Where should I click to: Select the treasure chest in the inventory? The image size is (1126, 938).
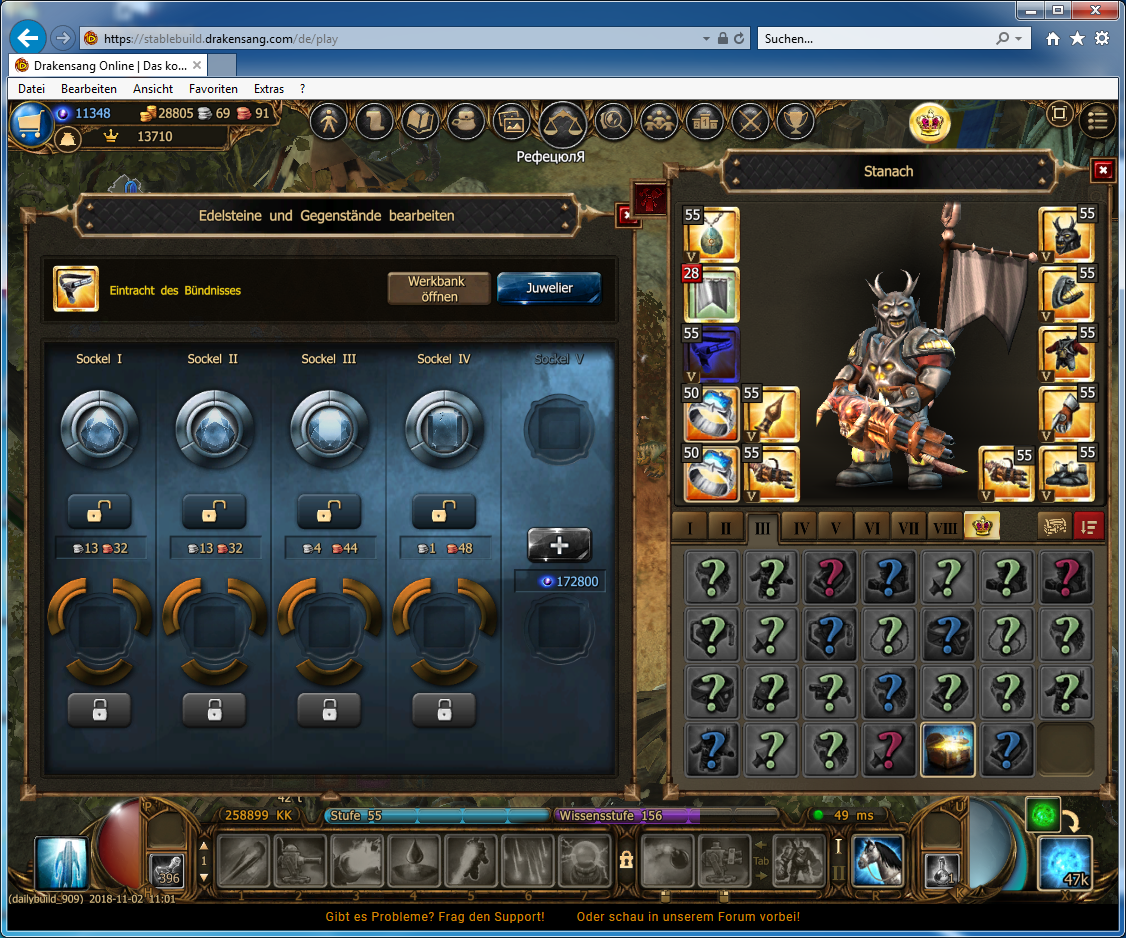[948, 750]
